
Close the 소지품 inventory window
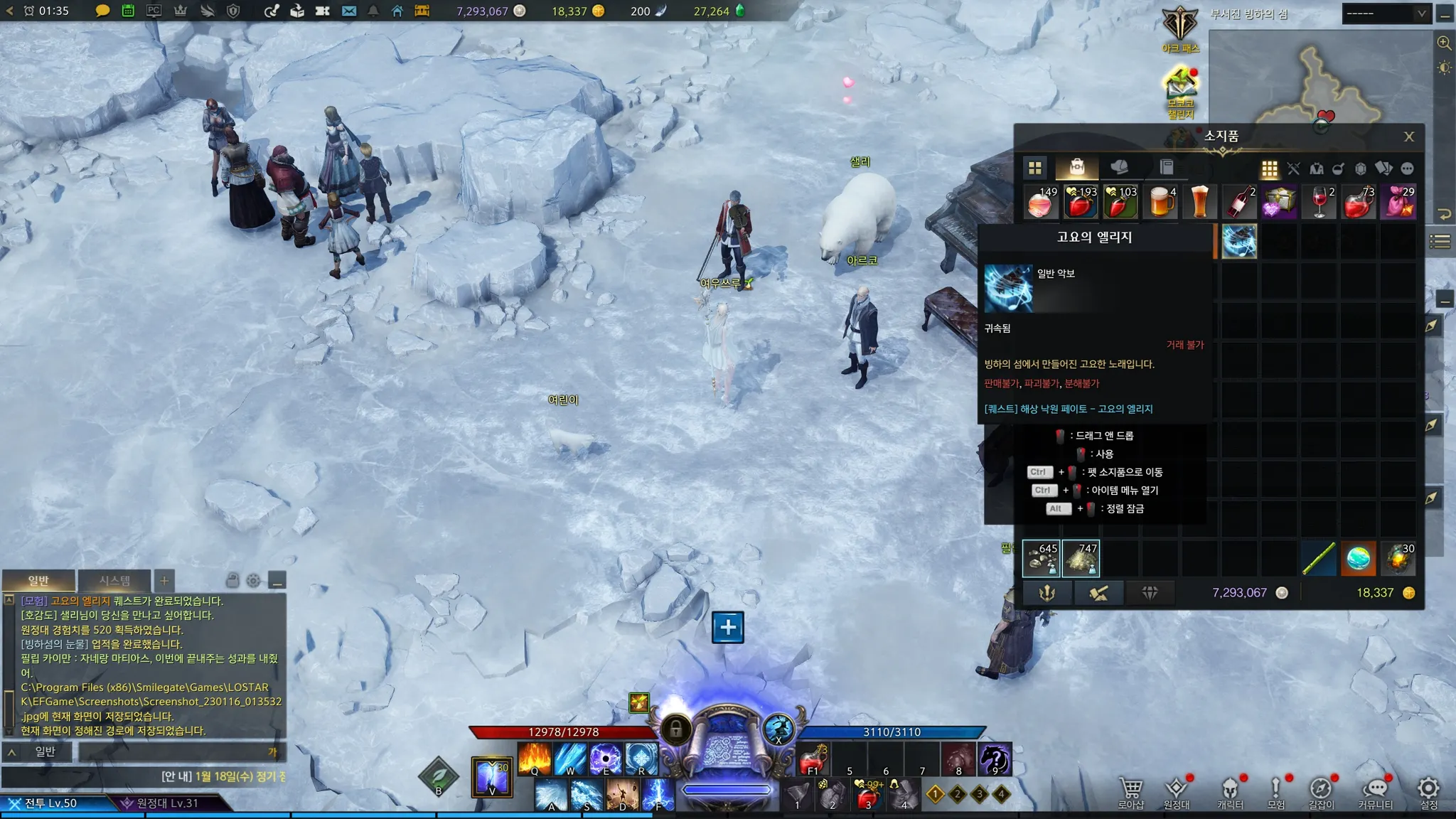click(1409, 136)
